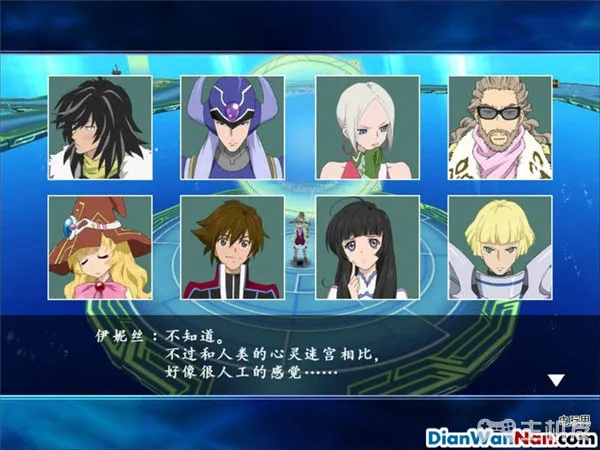
Task: Advance dialogue with the white down arrow
Action: pyautogui.click(x=556, y=379)
